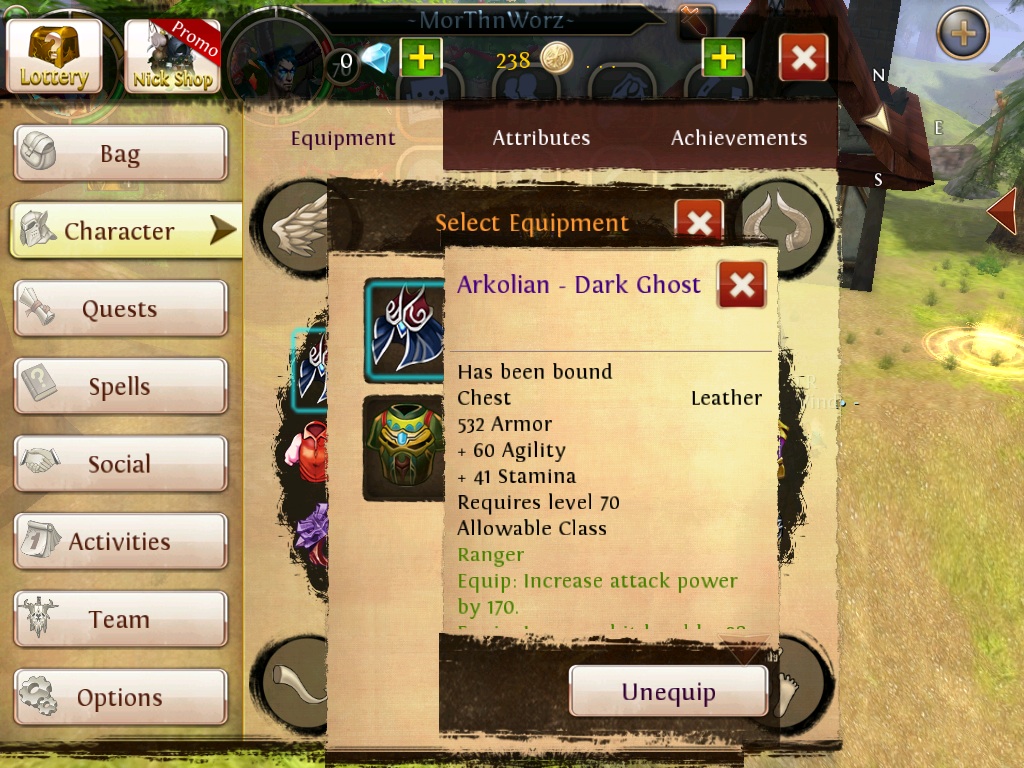This screenshot has height=768, width=1024.
Task: Click the round gold plus button
Action: [x=962, y=34]
